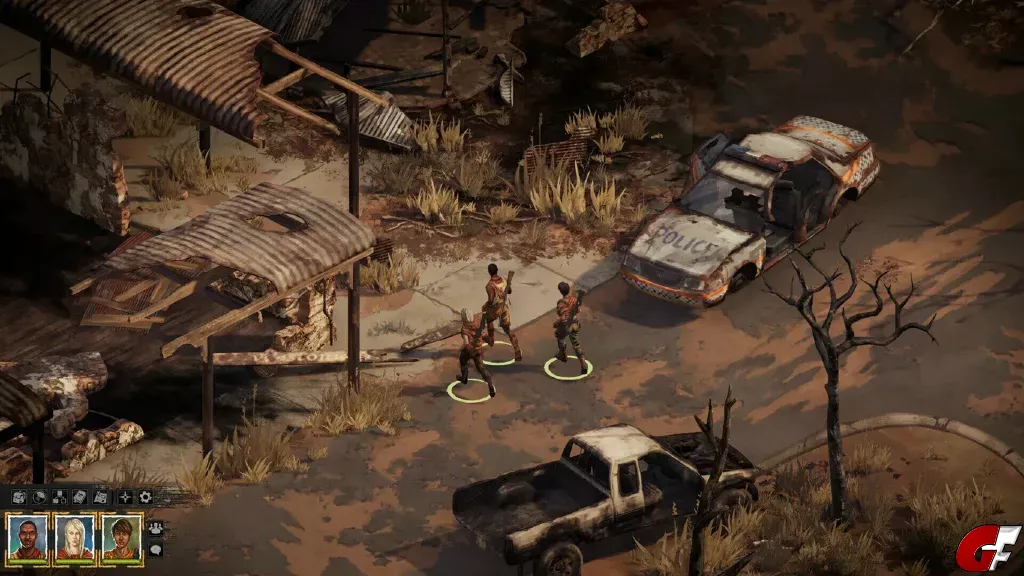Image resolution: width=1024 pixels, height=576 pixels.
Task: Click the four-point star compass icon
Action: (x=125, y=496)
